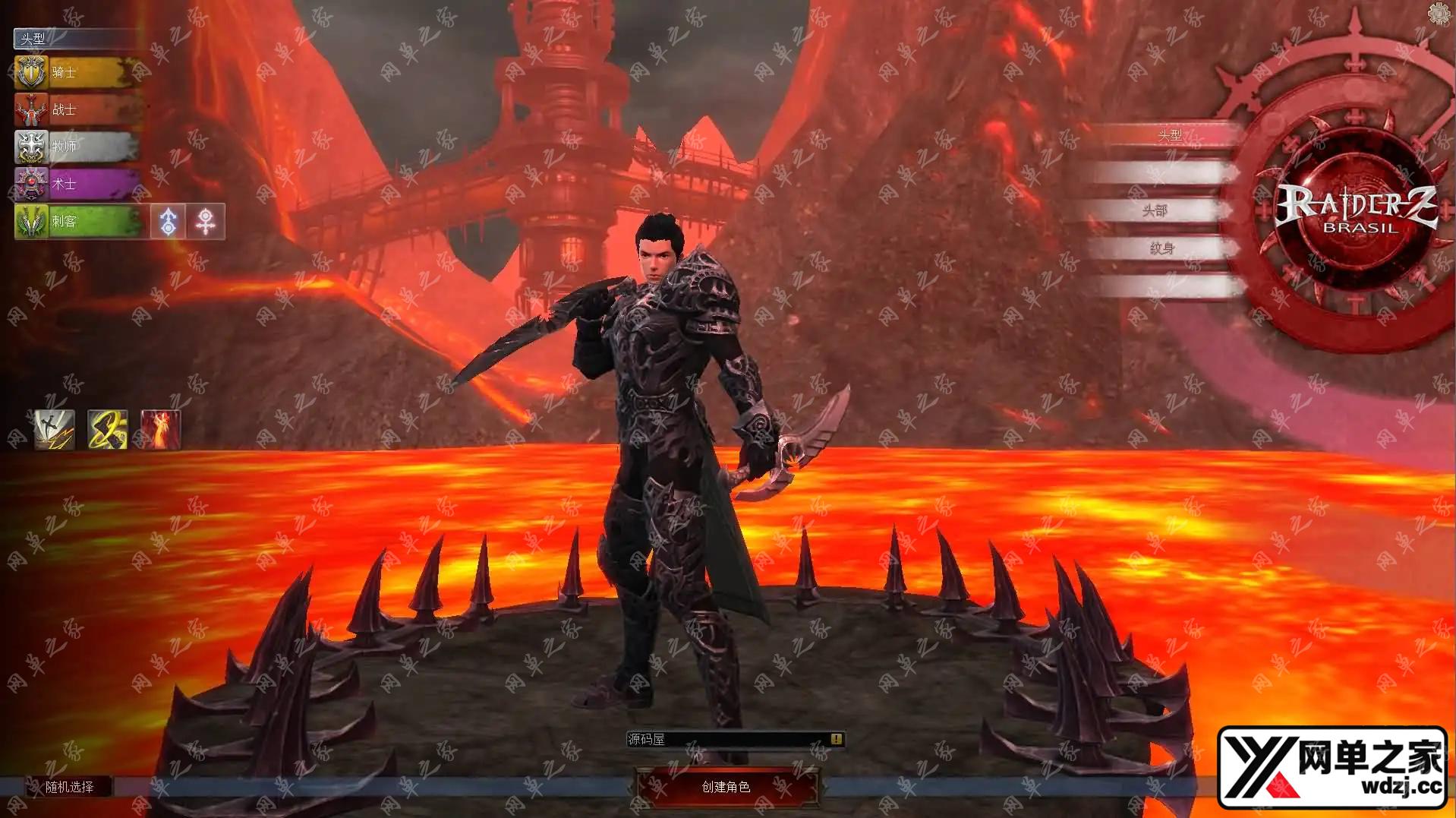Choose the 战士 (Warrior) class
This screenshot has width=1456, height=818.
[x=76, y=110]
